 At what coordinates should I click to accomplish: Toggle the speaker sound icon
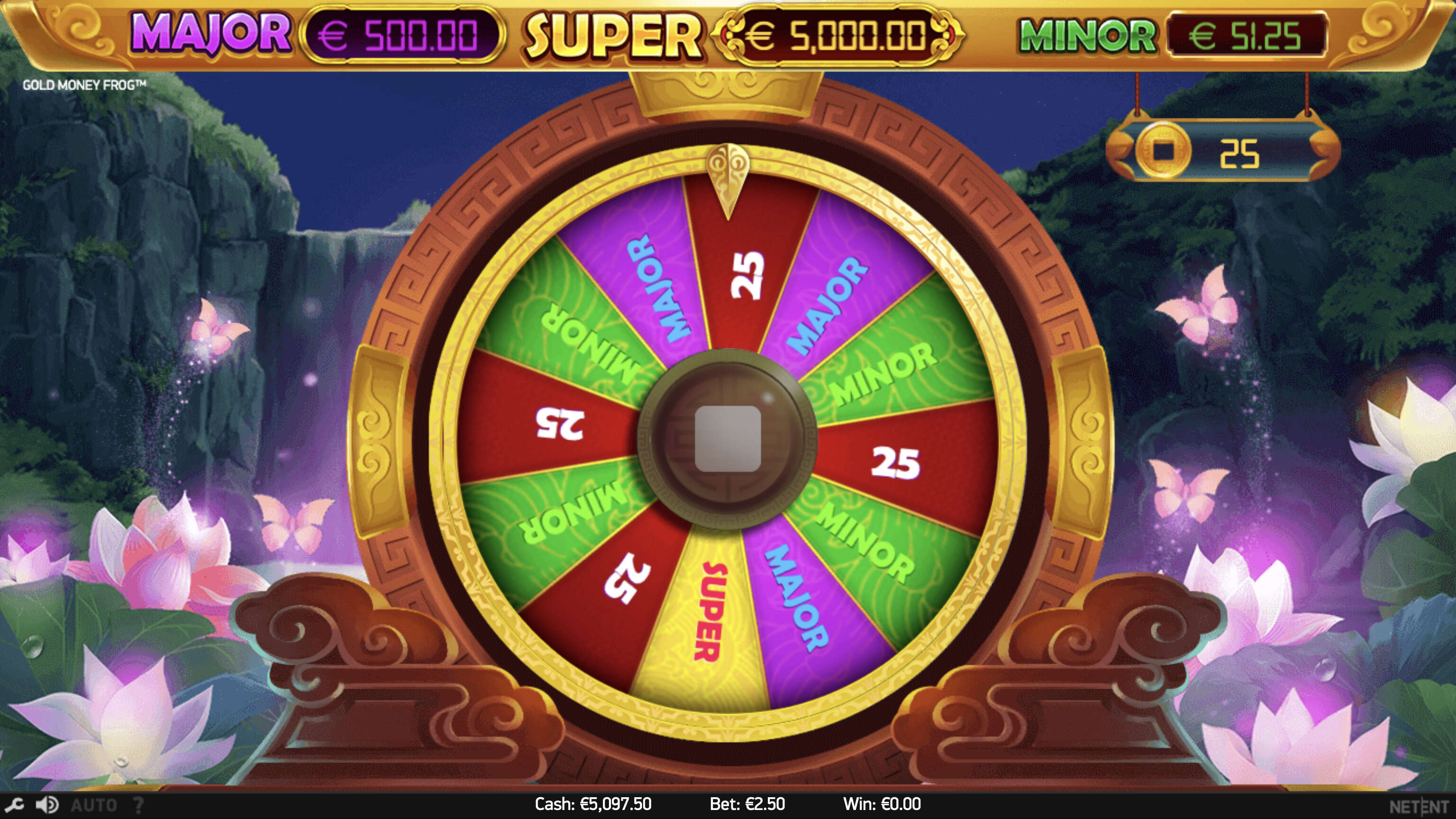coord(47,804)
